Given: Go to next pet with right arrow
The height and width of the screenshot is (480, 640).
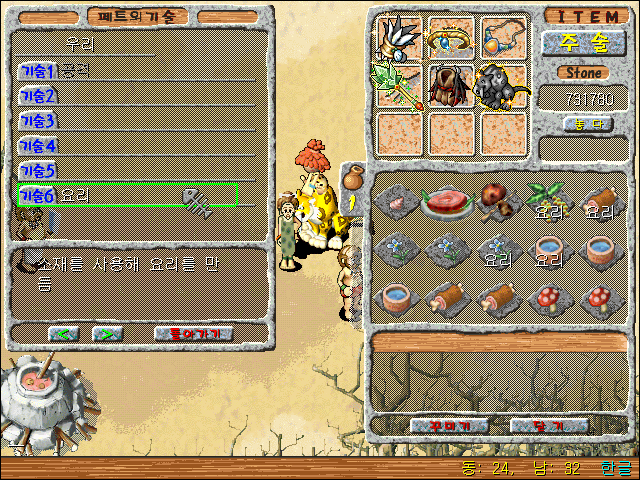Looking at the screenshot, I should 108,333.
